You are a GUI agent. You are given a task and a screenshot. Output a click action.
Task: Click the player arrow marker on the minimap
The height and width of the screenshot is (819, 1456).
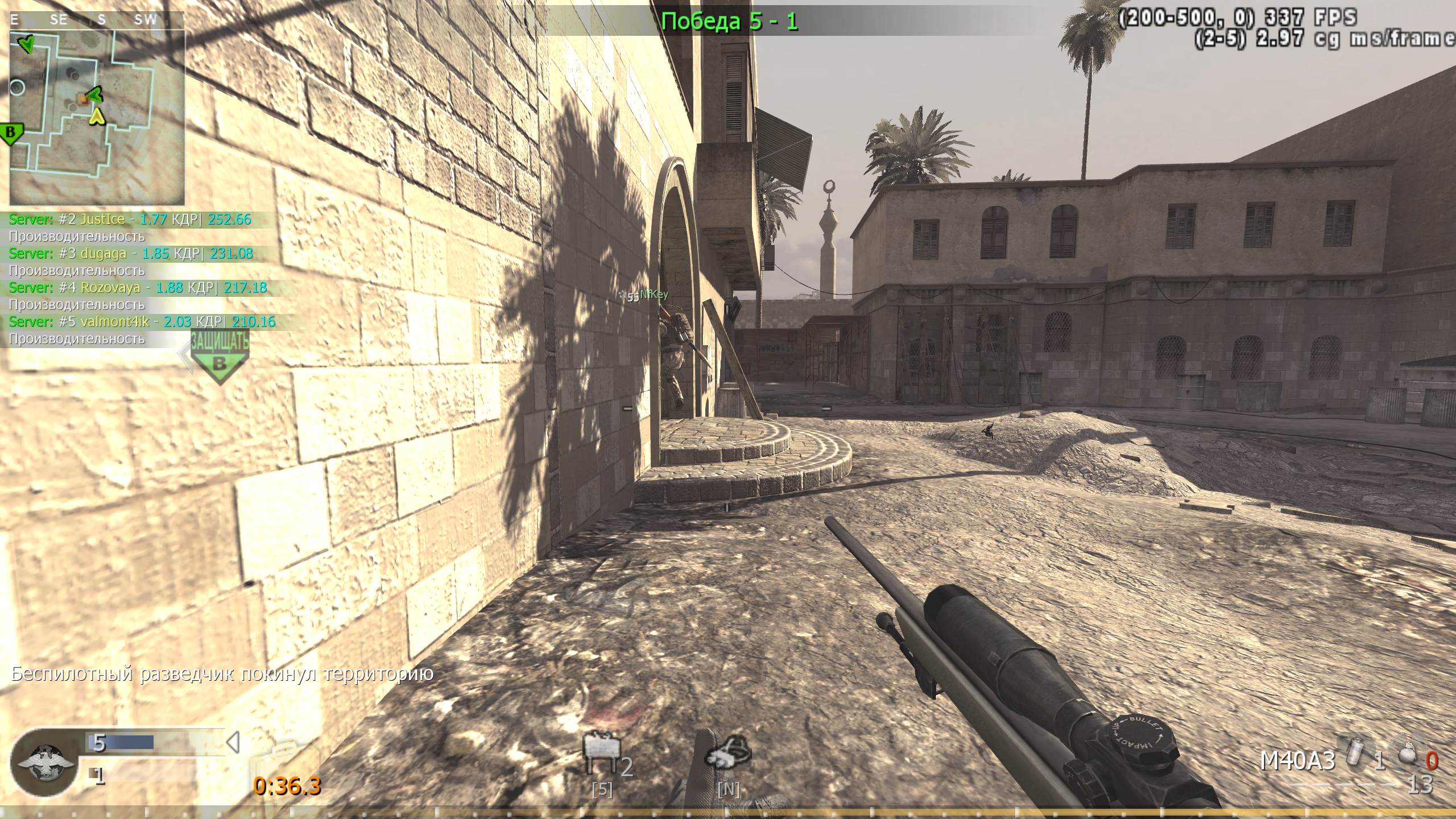coord(98,118)
